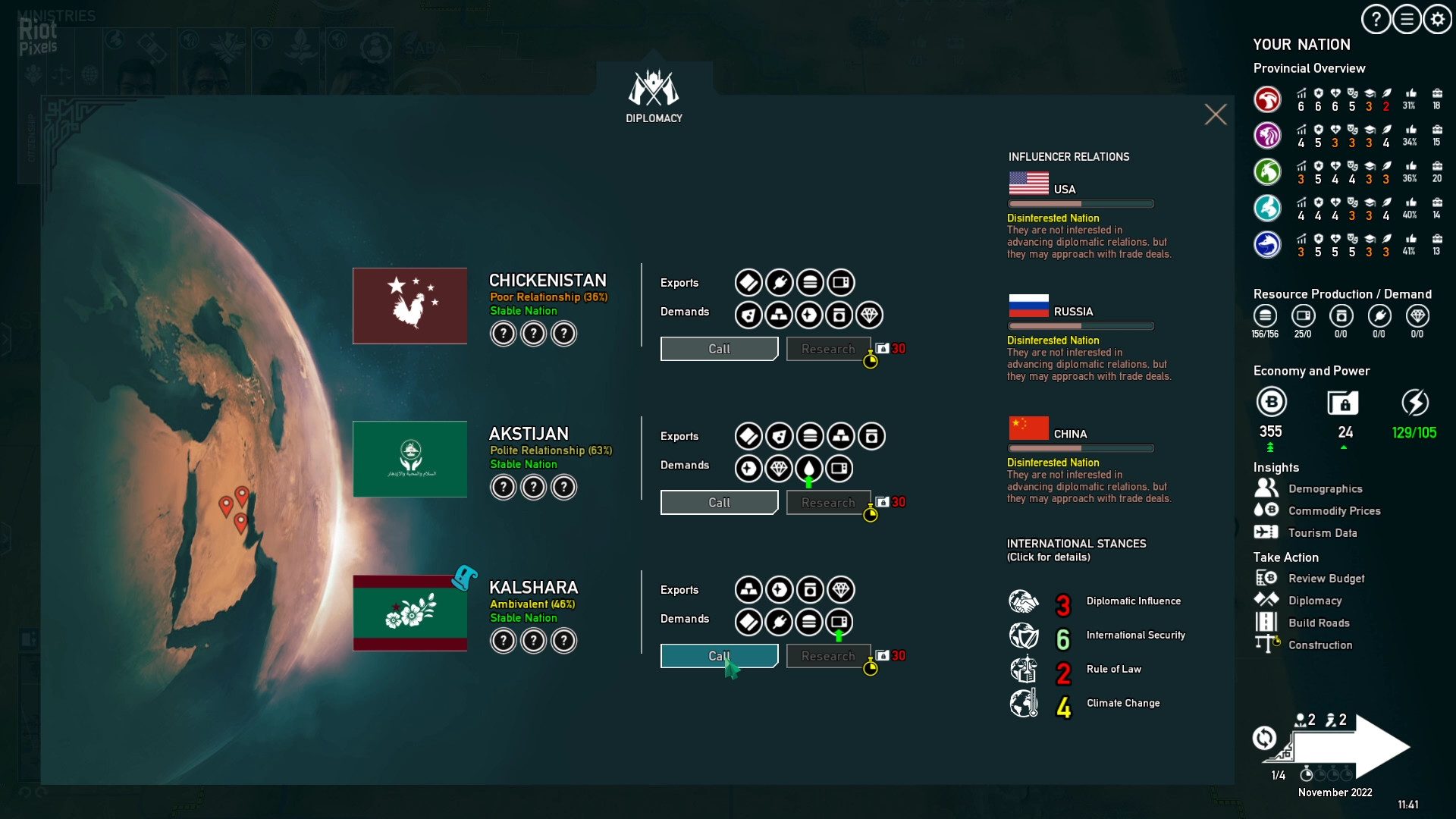This screenshot has height=819, width=1456.
Task: Research the Chickenistan nation
Action: click(x=827, y=349)
